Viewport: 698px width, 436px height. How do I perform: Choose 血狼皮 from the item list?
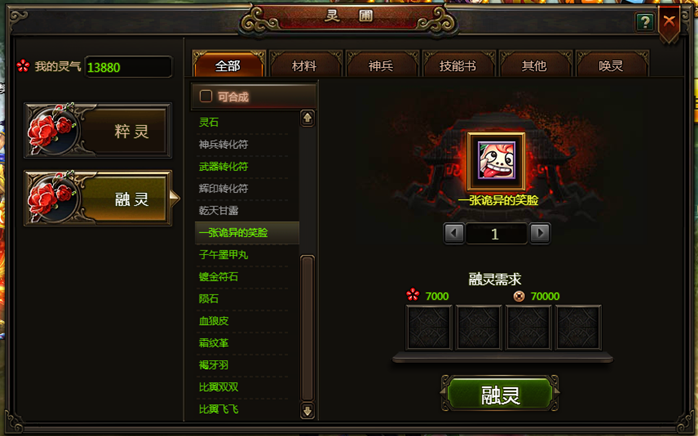(x=214, y=320)
